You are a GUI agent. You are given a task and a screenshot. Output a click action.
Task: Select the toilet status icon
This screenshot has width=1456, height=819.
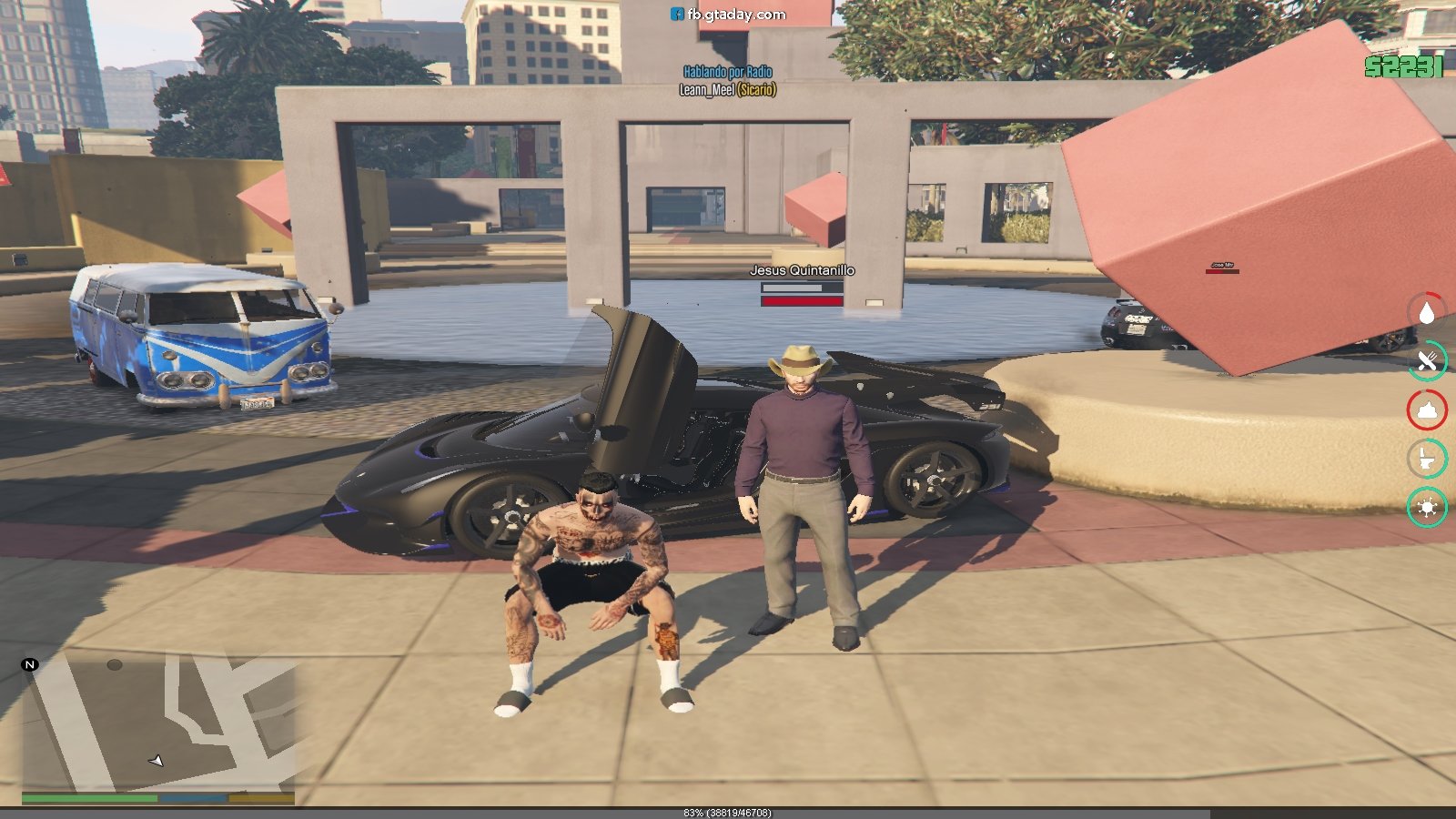point(1426,459)
